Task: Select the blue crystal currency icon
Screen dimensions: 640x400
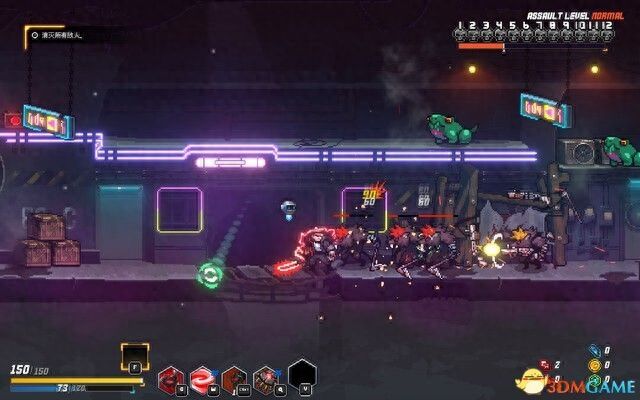Action: [x=595, y=351]
